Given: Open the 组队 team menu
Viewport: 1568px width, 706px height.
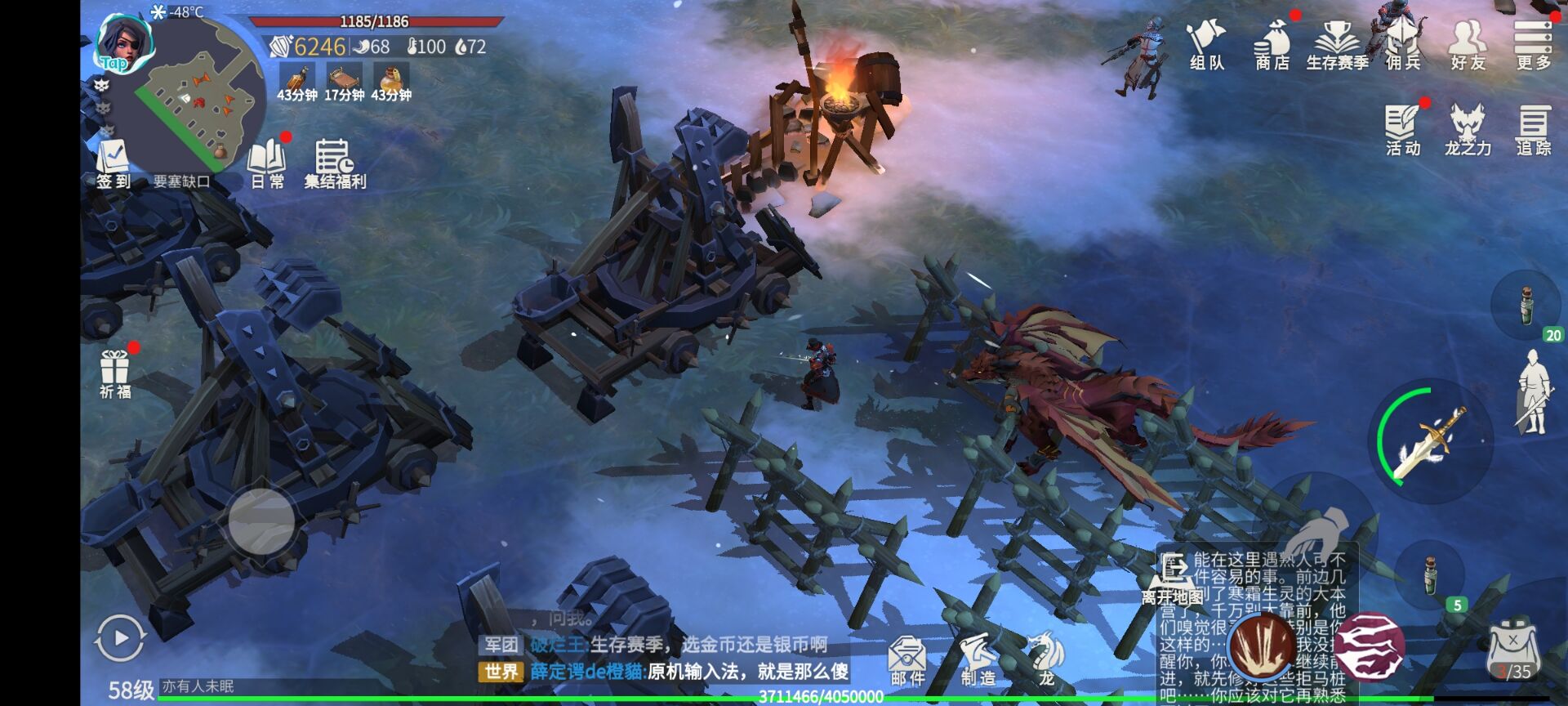Looking at the screenshot, I should click(x=1206, y=45).
